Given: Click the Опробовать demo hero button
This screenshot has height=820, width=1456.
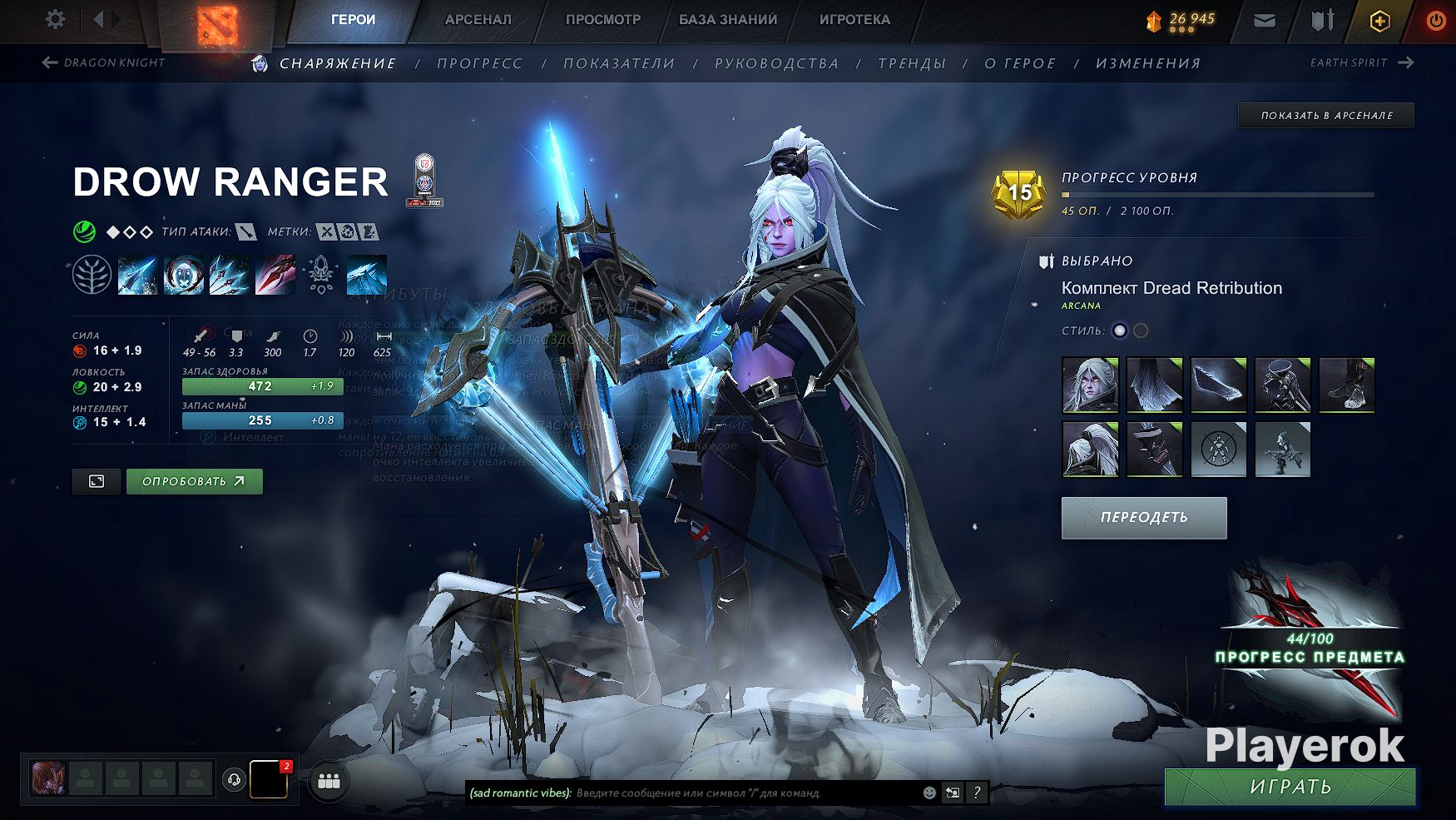Looking at the screenshot, I should [194, 481].
